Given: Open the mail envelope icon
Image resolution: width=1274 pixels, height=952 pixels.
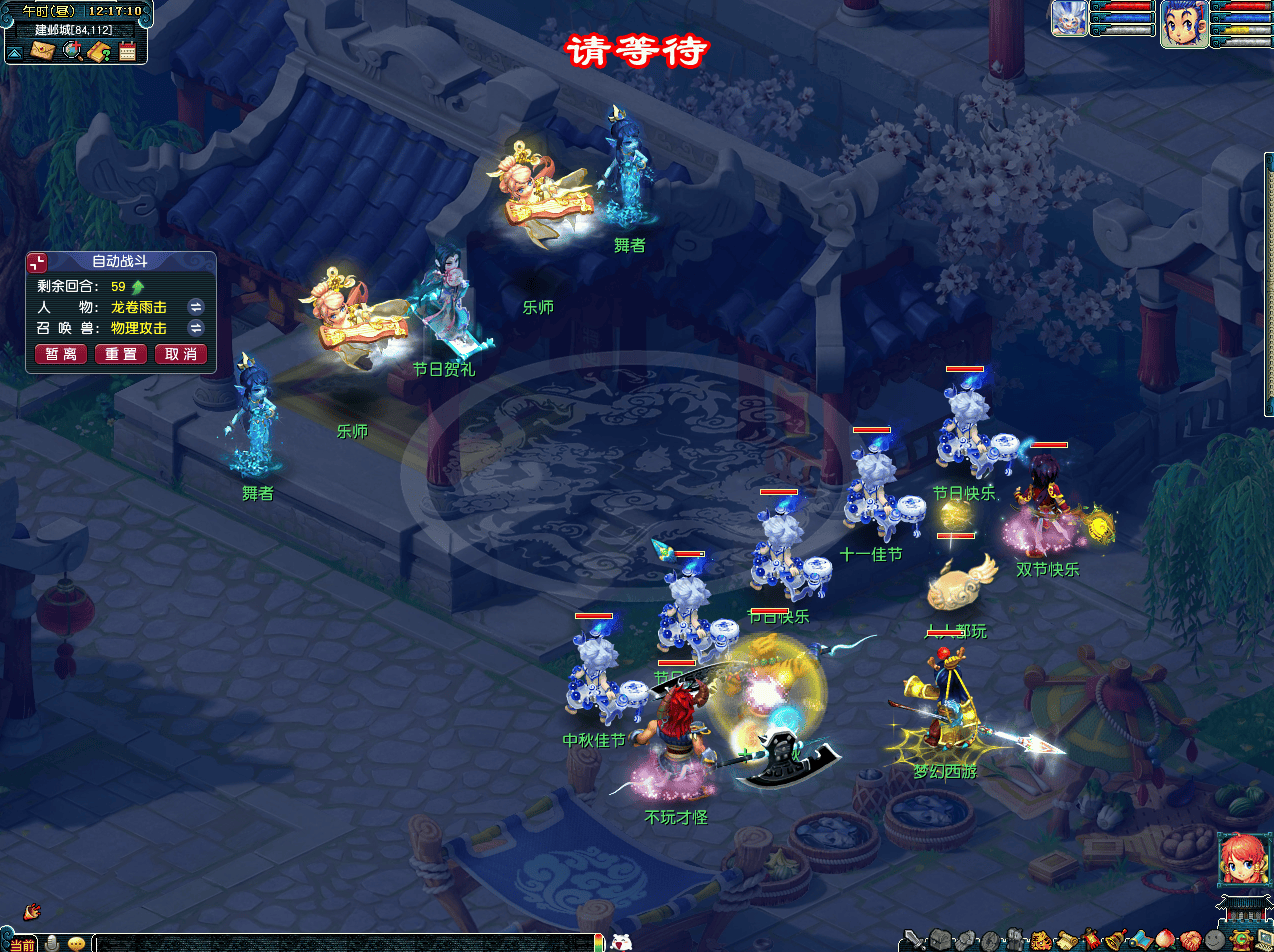Looking at the screenshot, I should pos(42,51).
